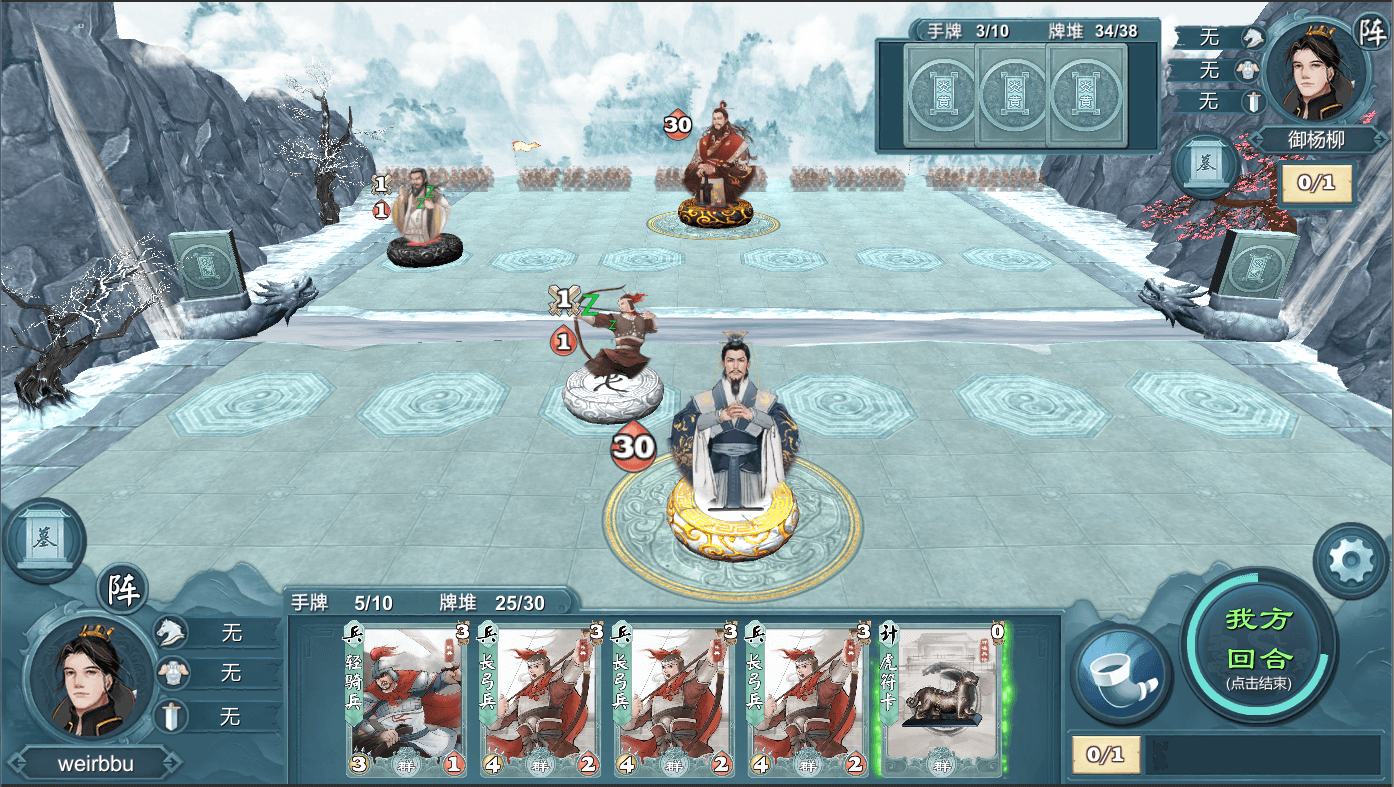Viewport: 1394px width, 787px height.
Task: Open the gear settings menu
Action: 1350,561
